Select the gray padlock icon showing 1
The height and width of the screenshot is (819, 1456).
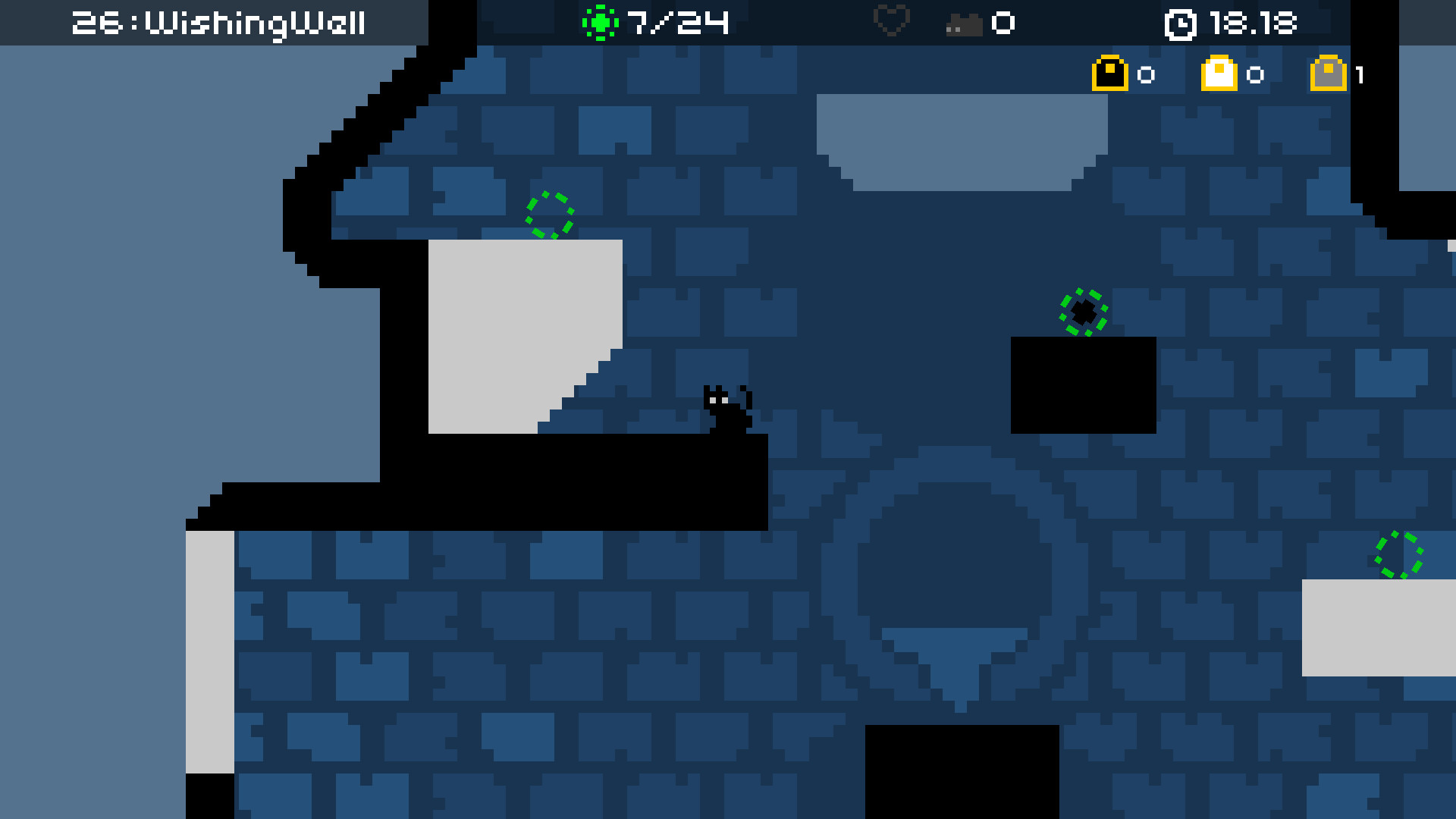[x=1329, y=74]
